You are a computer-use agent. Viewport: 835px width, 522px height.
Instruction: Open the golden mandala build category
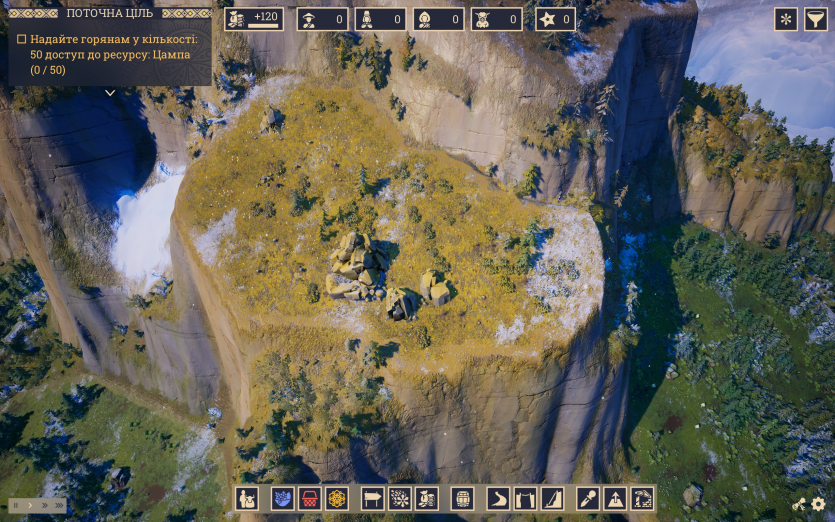[337, 498]
